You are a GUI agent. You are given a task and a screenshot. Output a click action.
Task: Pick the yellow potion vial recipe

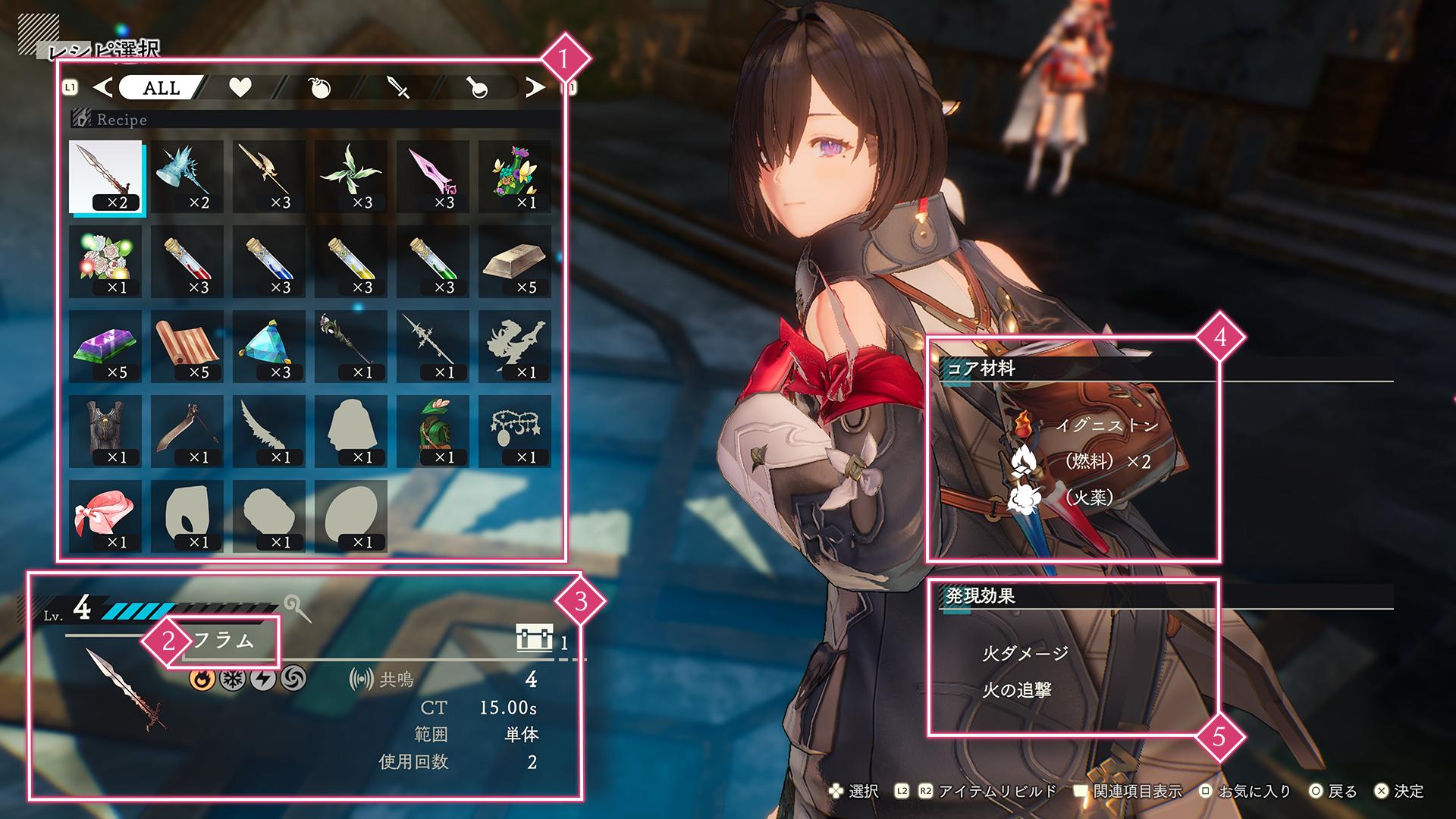pyautogui.click(x=351, y=262)
